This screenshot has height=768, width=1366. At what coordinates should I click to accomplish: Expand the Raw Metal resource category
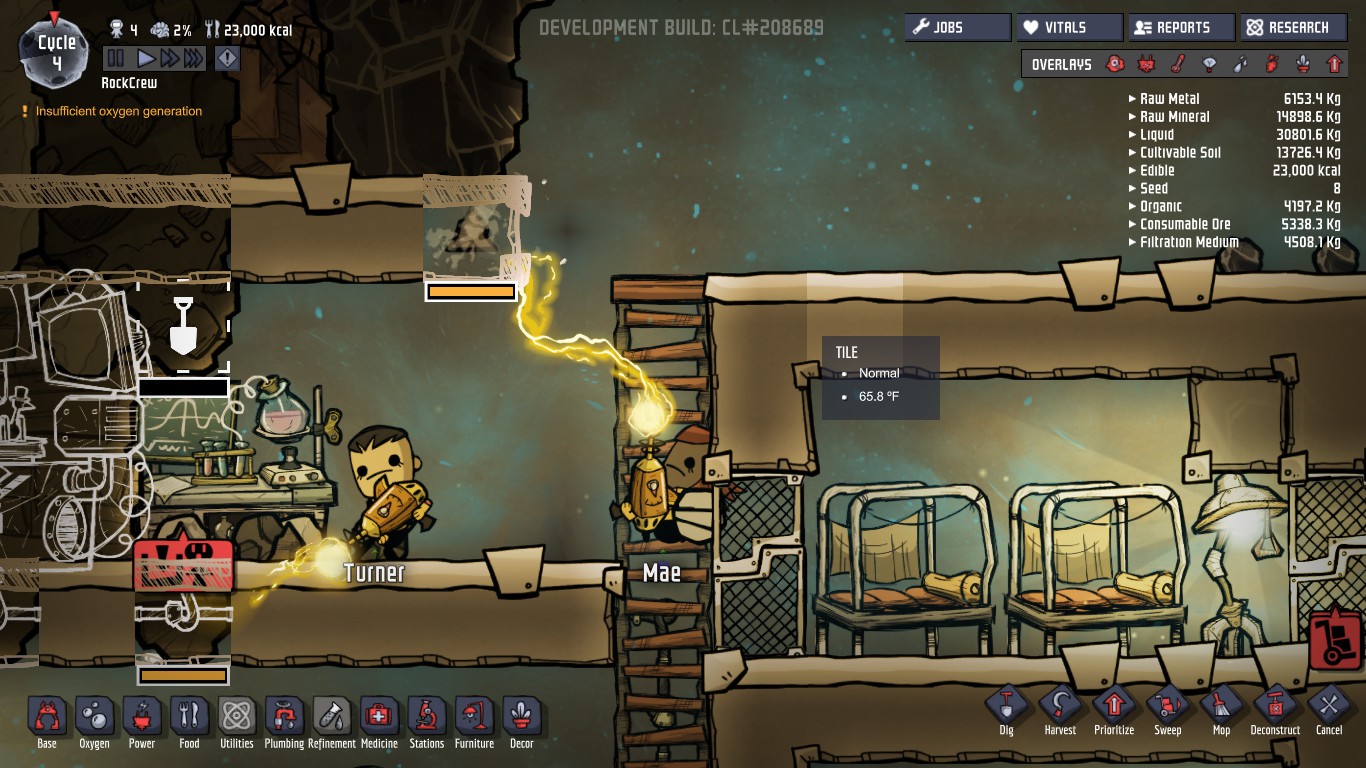1170,99
